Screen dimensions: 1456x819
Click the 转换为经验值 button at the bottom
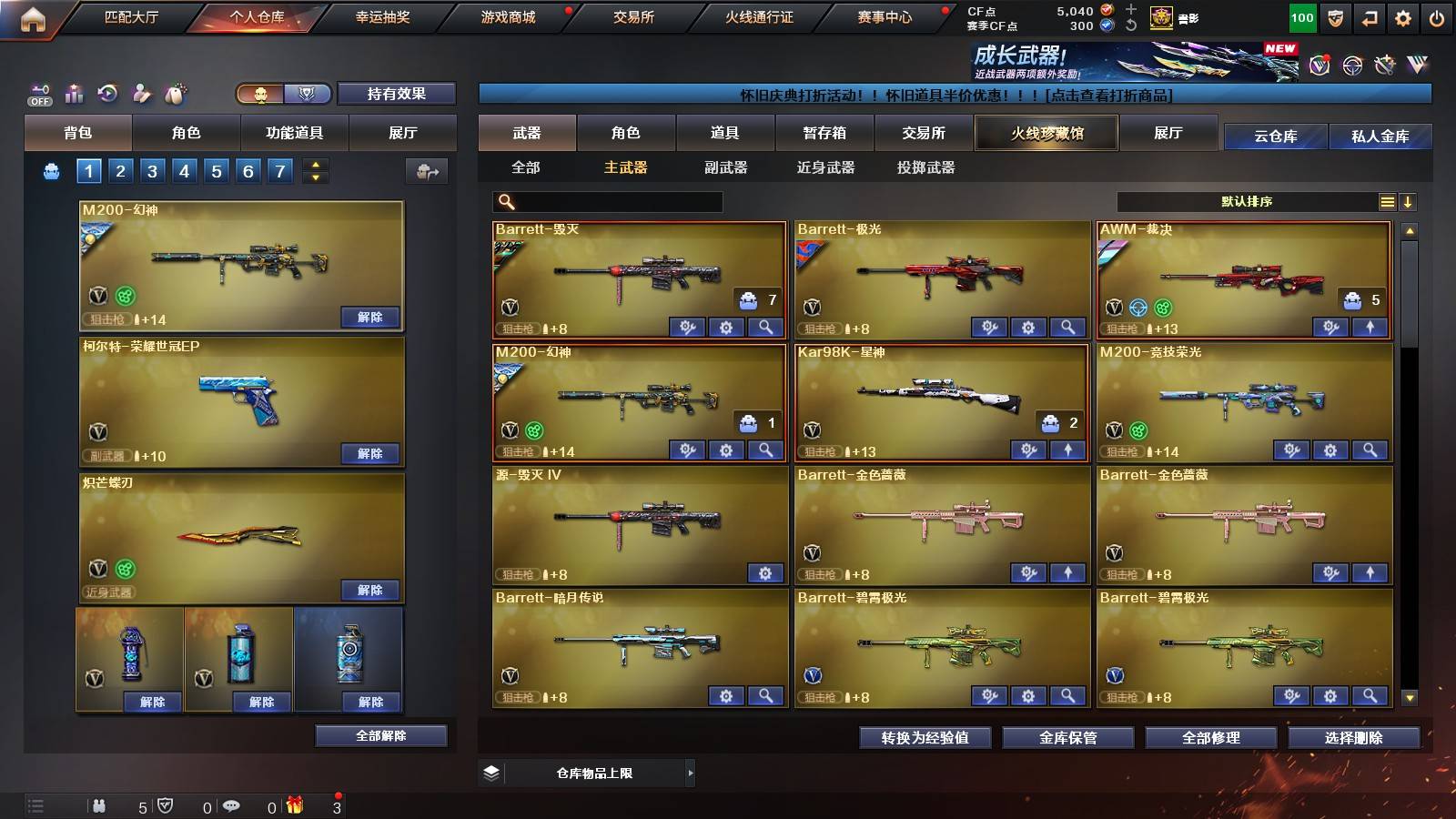point(925,738)
